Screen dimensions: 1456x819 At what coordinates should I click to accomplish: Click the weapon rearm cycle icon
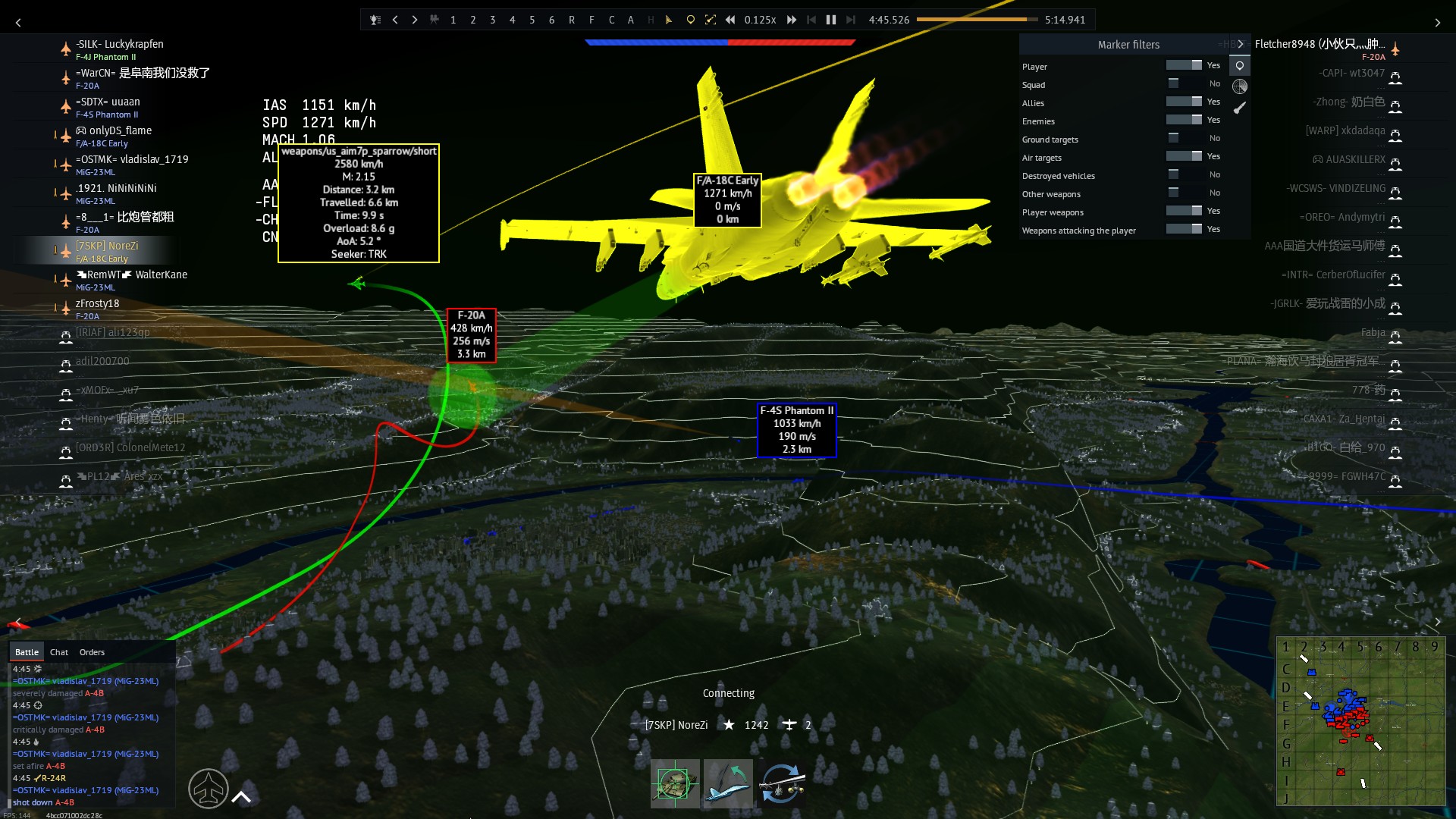click(783, 783)
